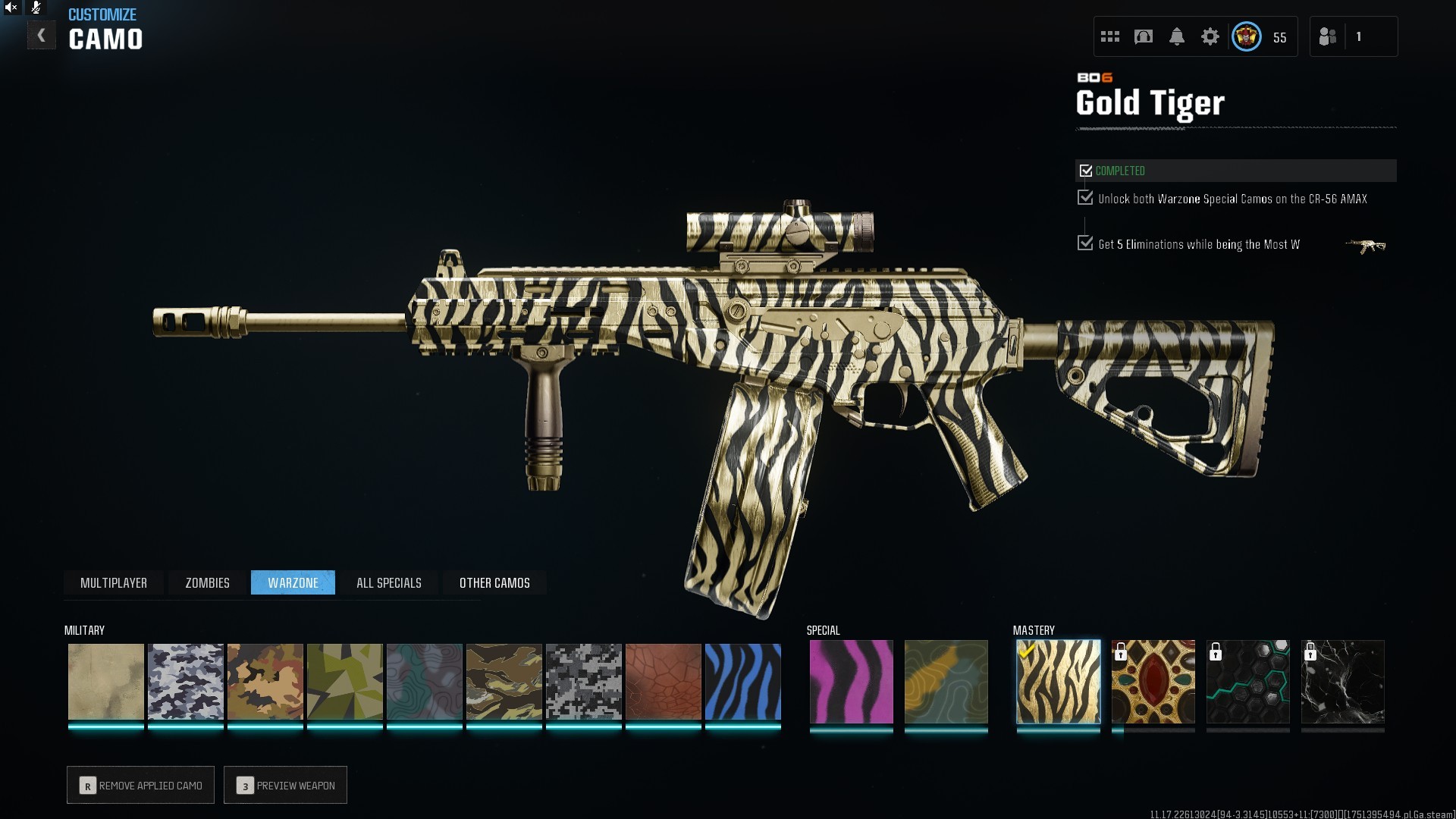Select the pink and black stripe special camo
The width and height of the screenshot is (1456, 819).
pos(851,682)
